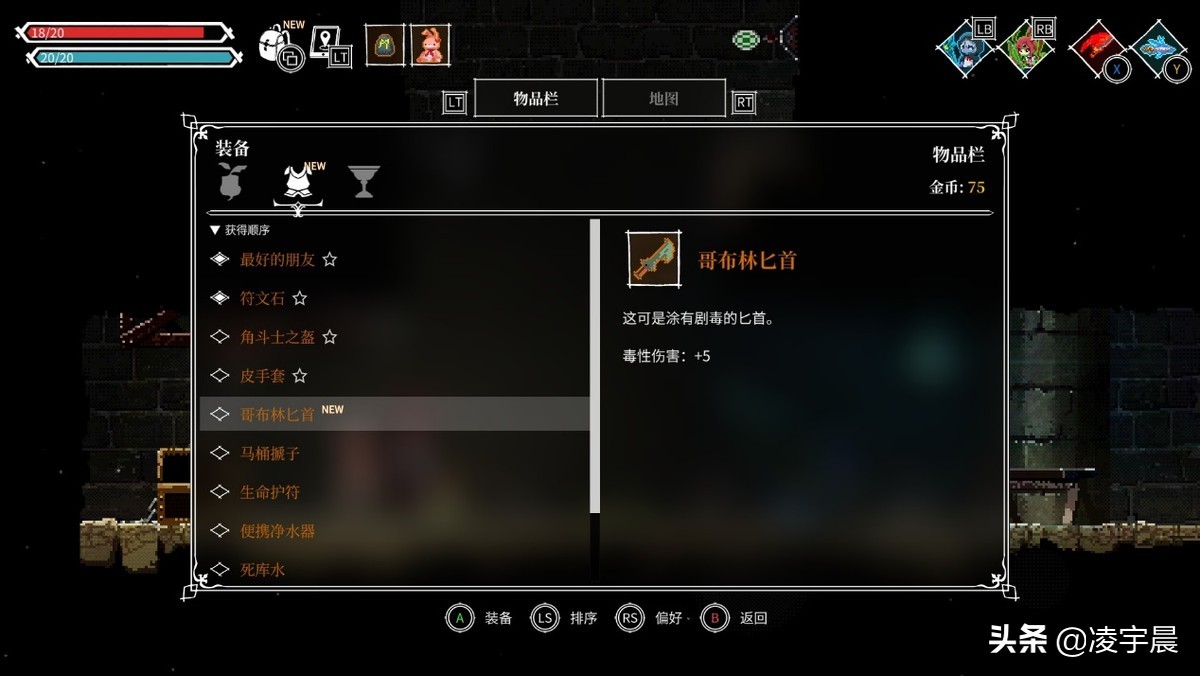
Task: Pick the 皮手套 entry
Action: [262, 376]
